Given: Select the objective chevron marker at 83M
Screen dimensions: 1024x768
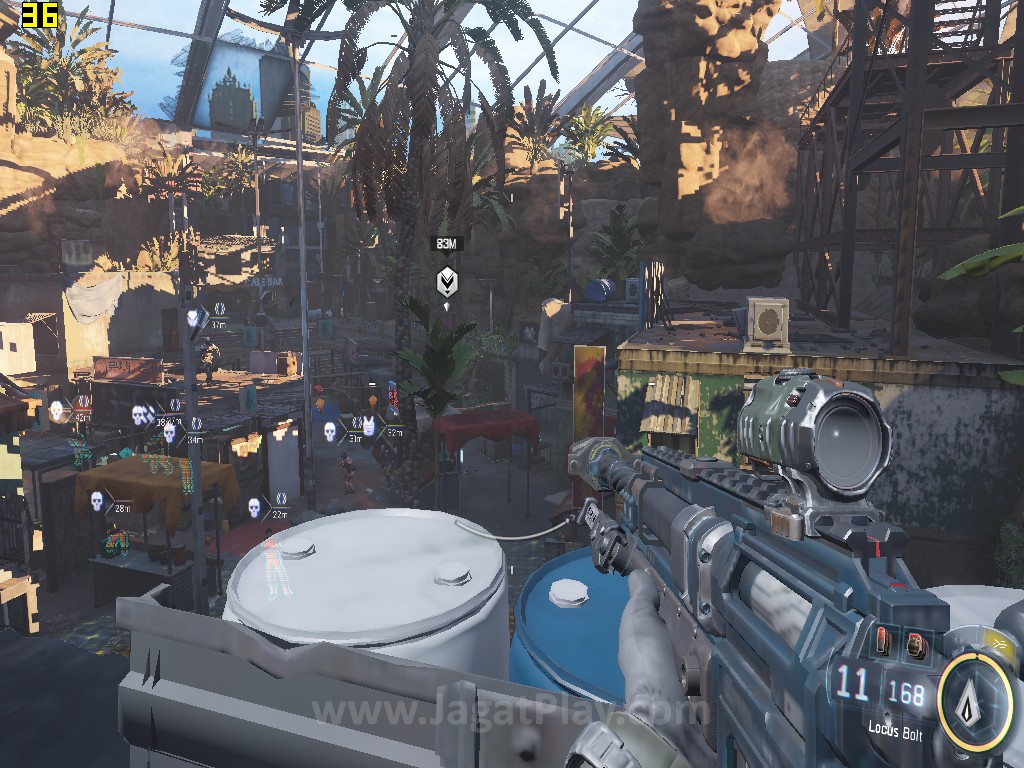Looking at the screenshot, I should (447, 282).
